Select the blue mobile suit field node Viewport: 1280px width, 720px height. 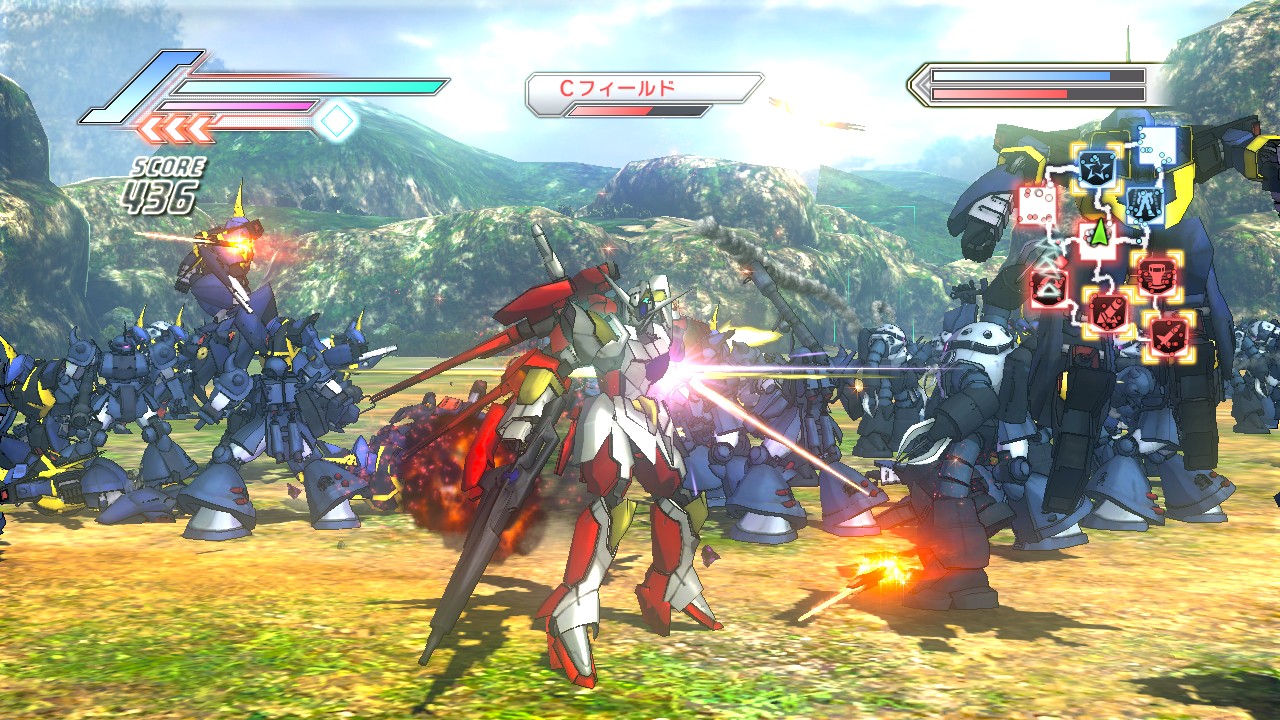[x=1143, y=205]
